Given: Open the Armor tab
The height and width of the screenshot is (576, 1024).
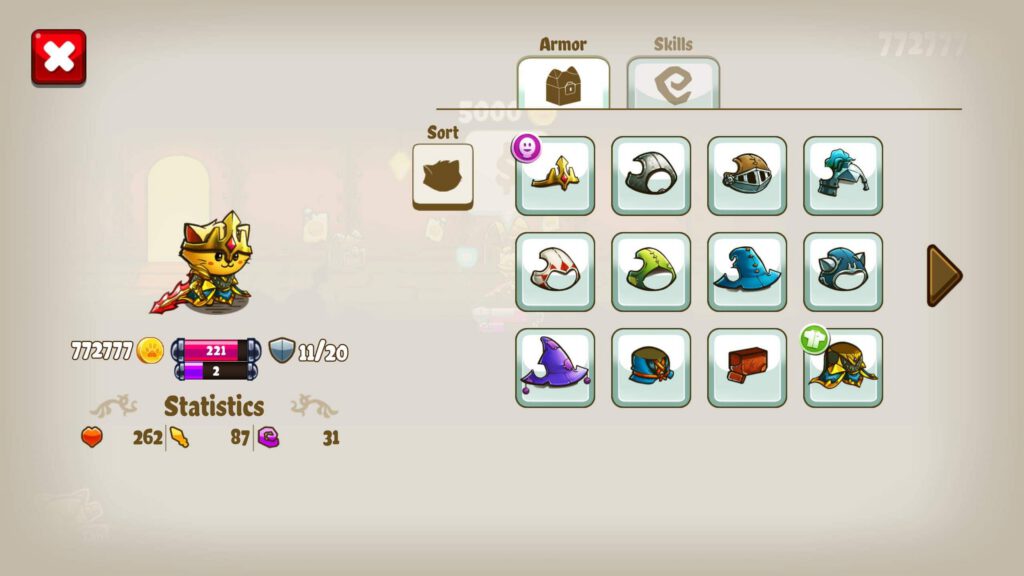Looking at the screenshot, I should [x=563, y=84].
